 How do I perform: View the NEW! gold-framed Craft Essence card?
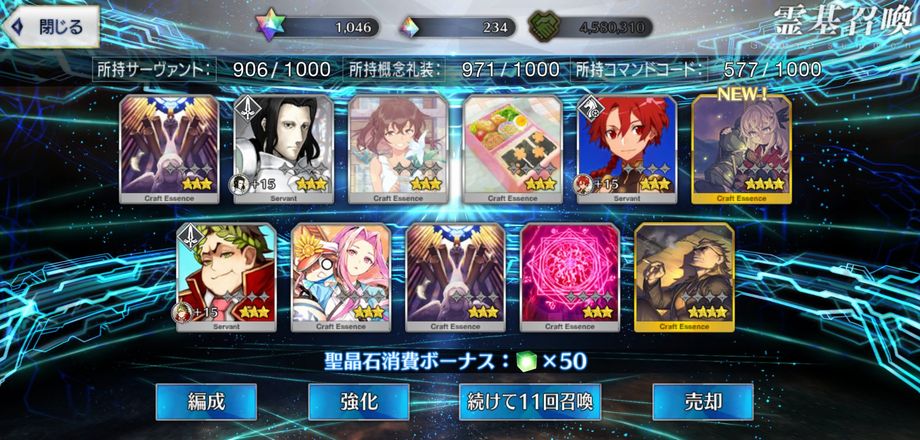coord(741,148)
